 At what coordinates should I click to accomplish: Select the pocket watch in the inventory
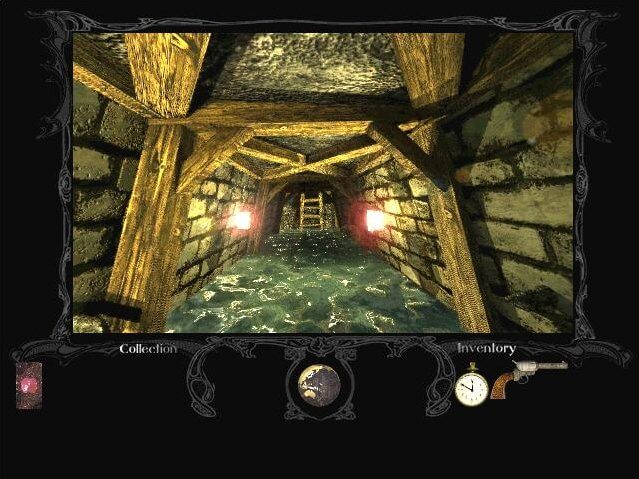470,388
